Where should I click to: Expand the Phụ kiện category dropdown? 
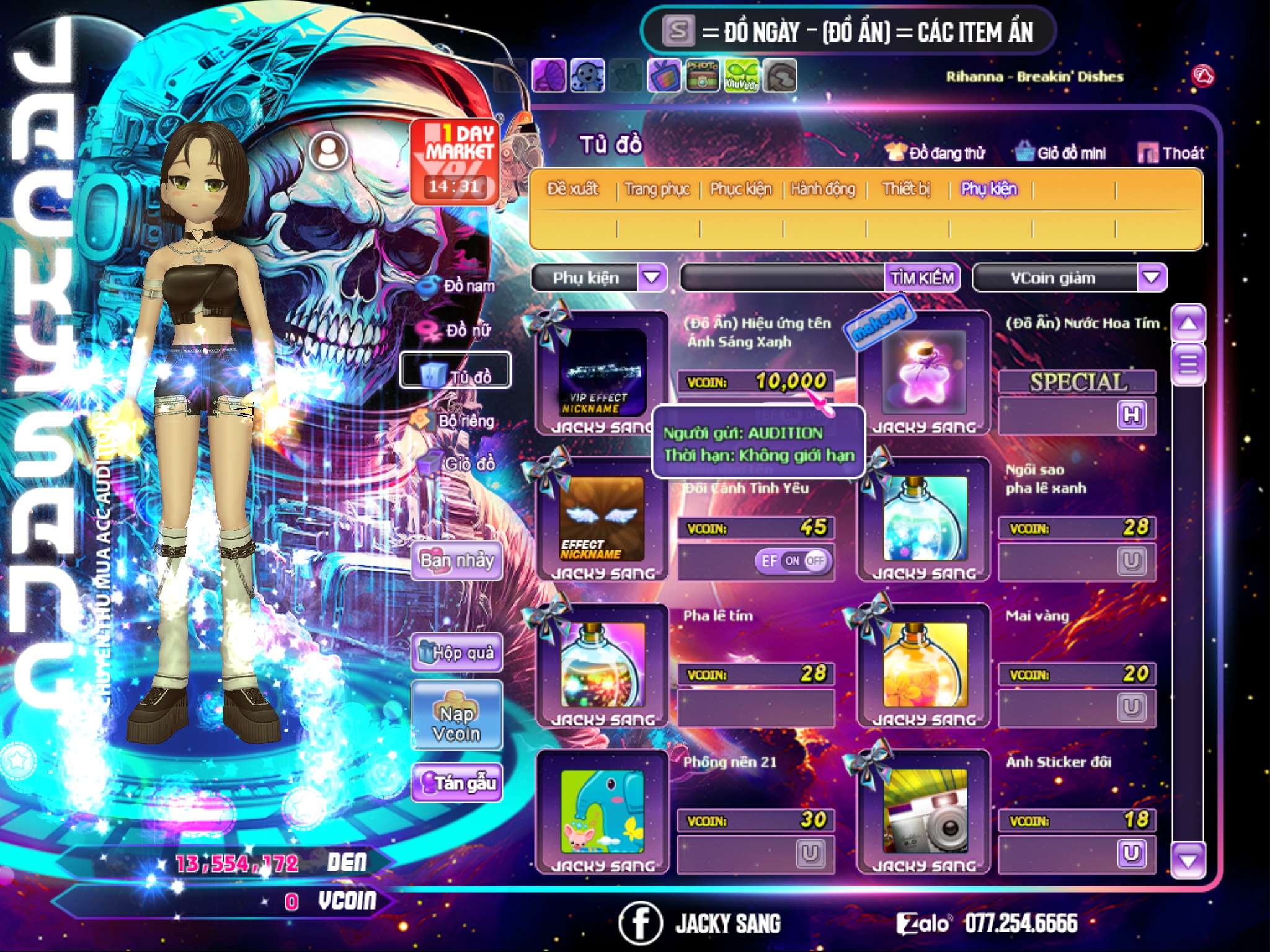click(652, 277)
